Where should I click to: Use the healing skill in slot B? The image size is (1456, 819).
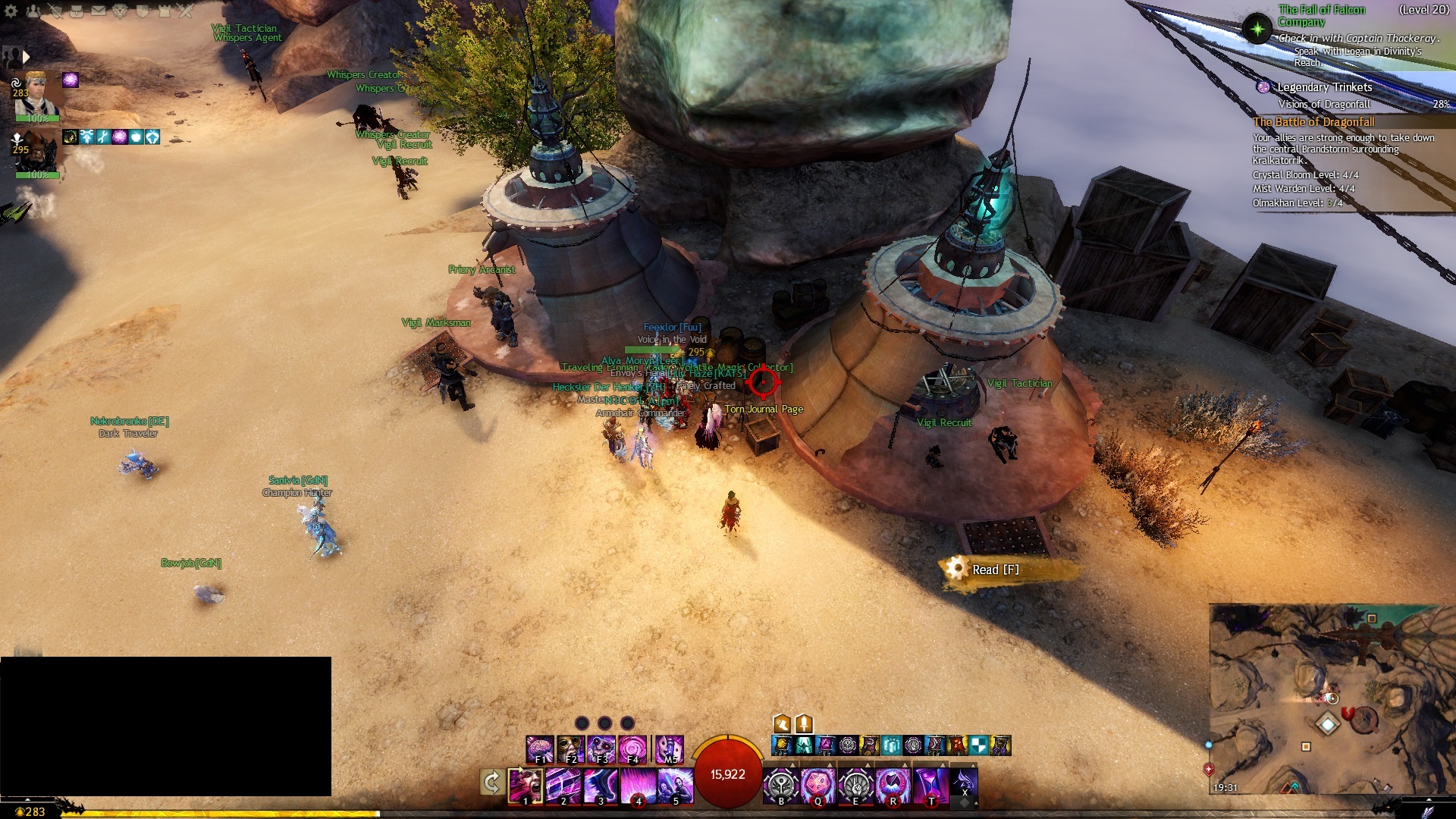coord(781,784)
